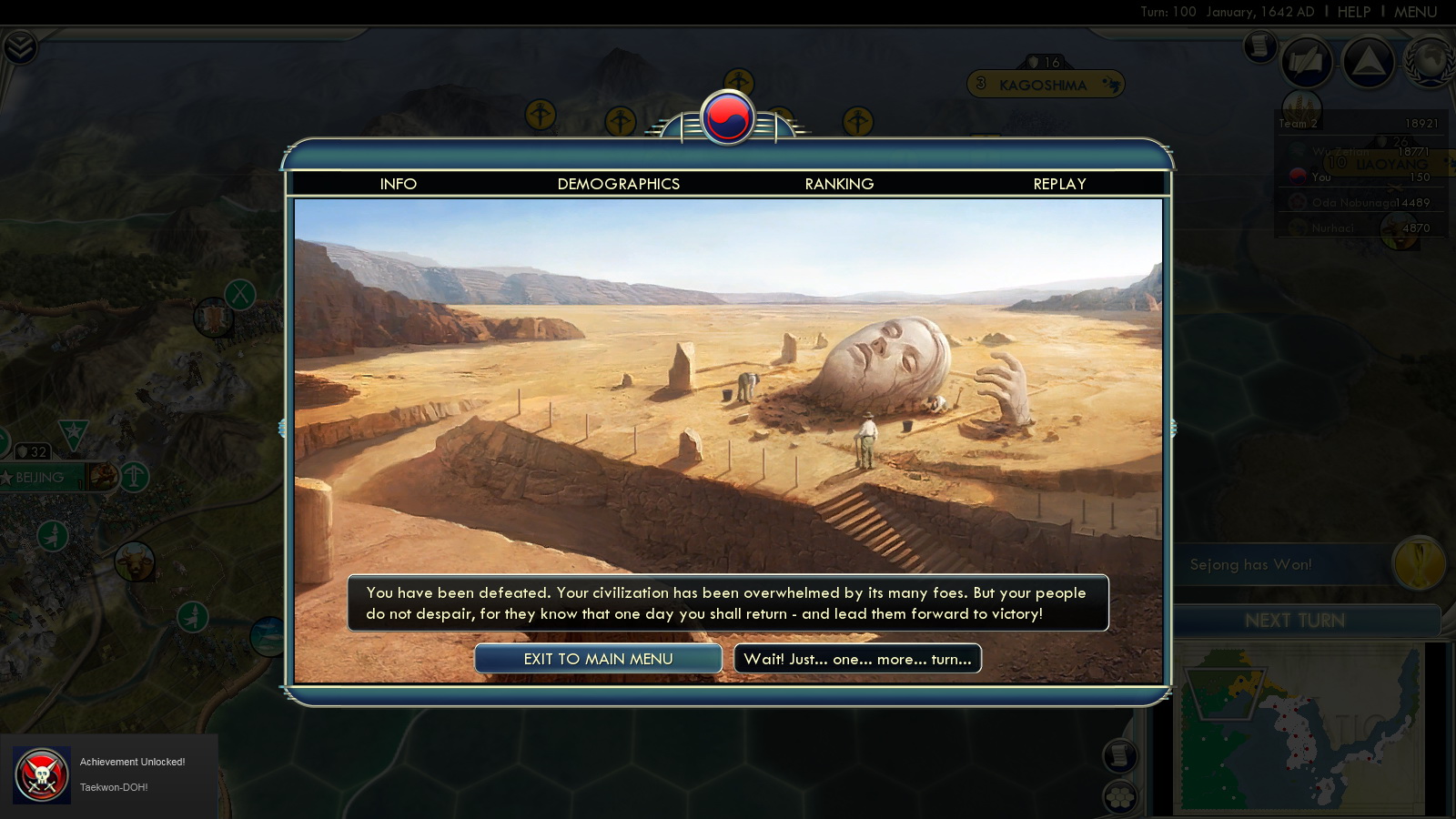Image resolution: width=1456 pixels, height=819 pixels.
Task: Expand the top-left chevron dropdown
Action: pyautogui.click(x=19, y=46)
